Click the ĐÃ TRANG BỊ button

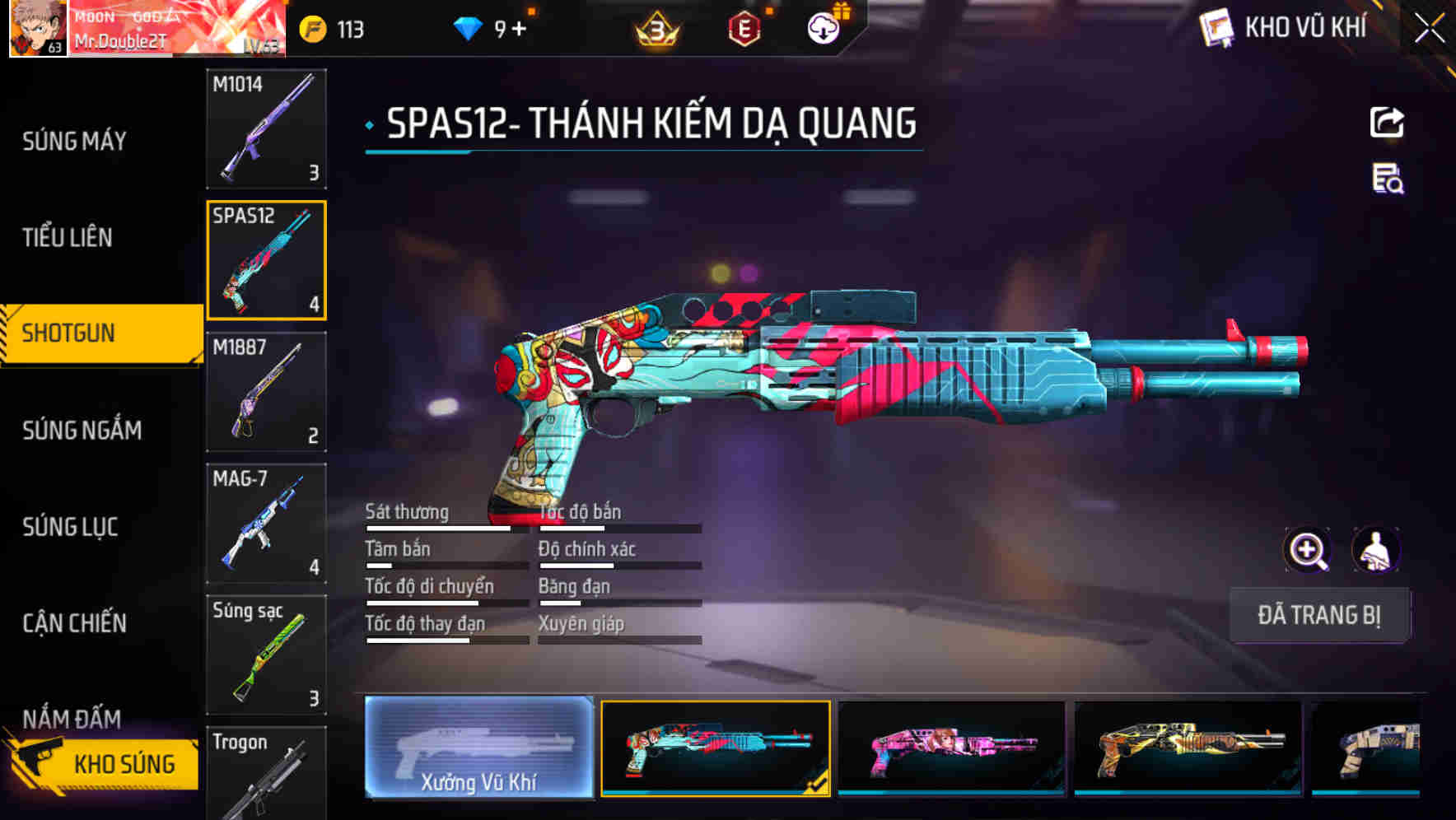tap(1319, 615)
